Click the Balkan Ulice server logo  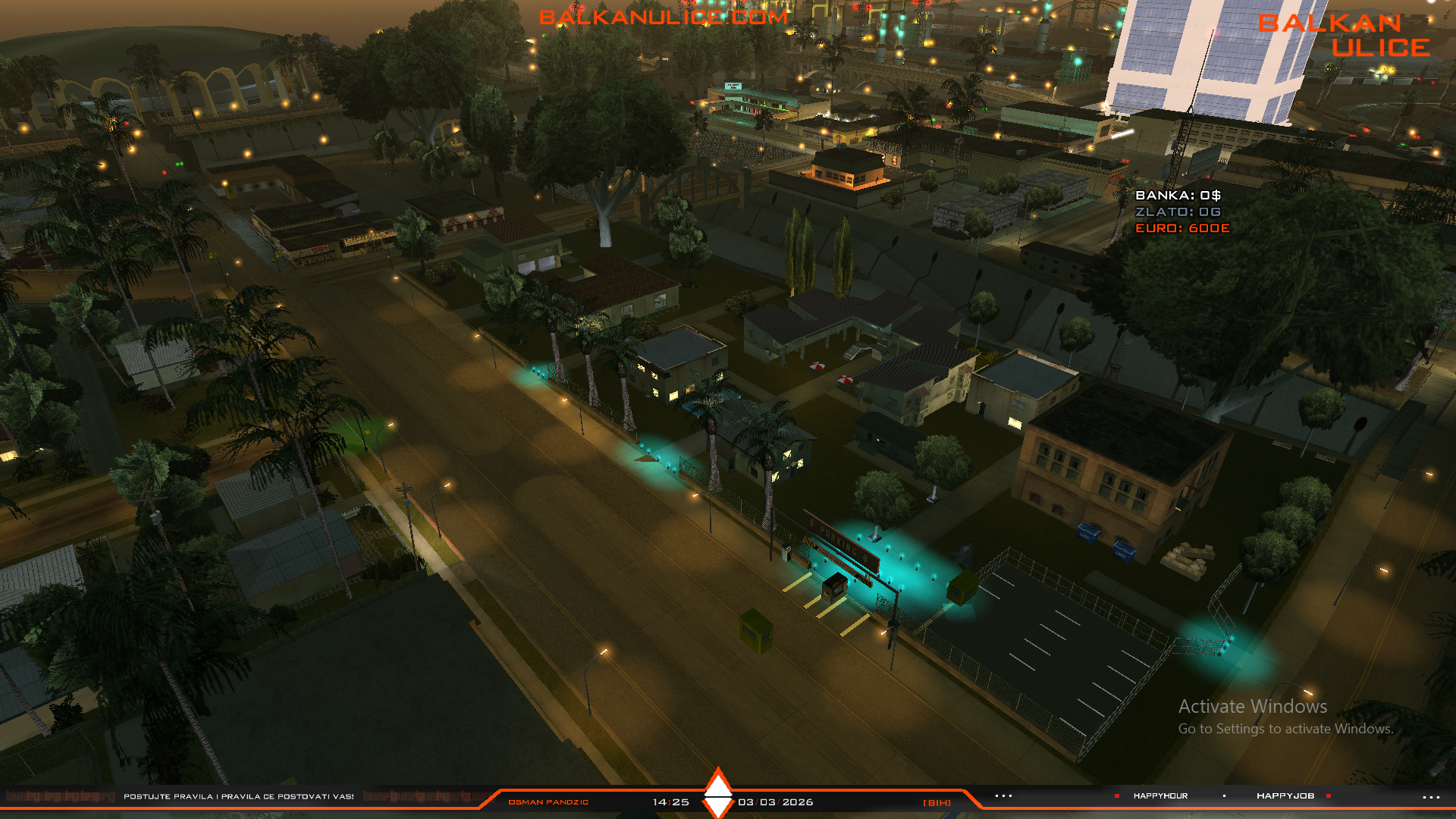coord(1344,35)
